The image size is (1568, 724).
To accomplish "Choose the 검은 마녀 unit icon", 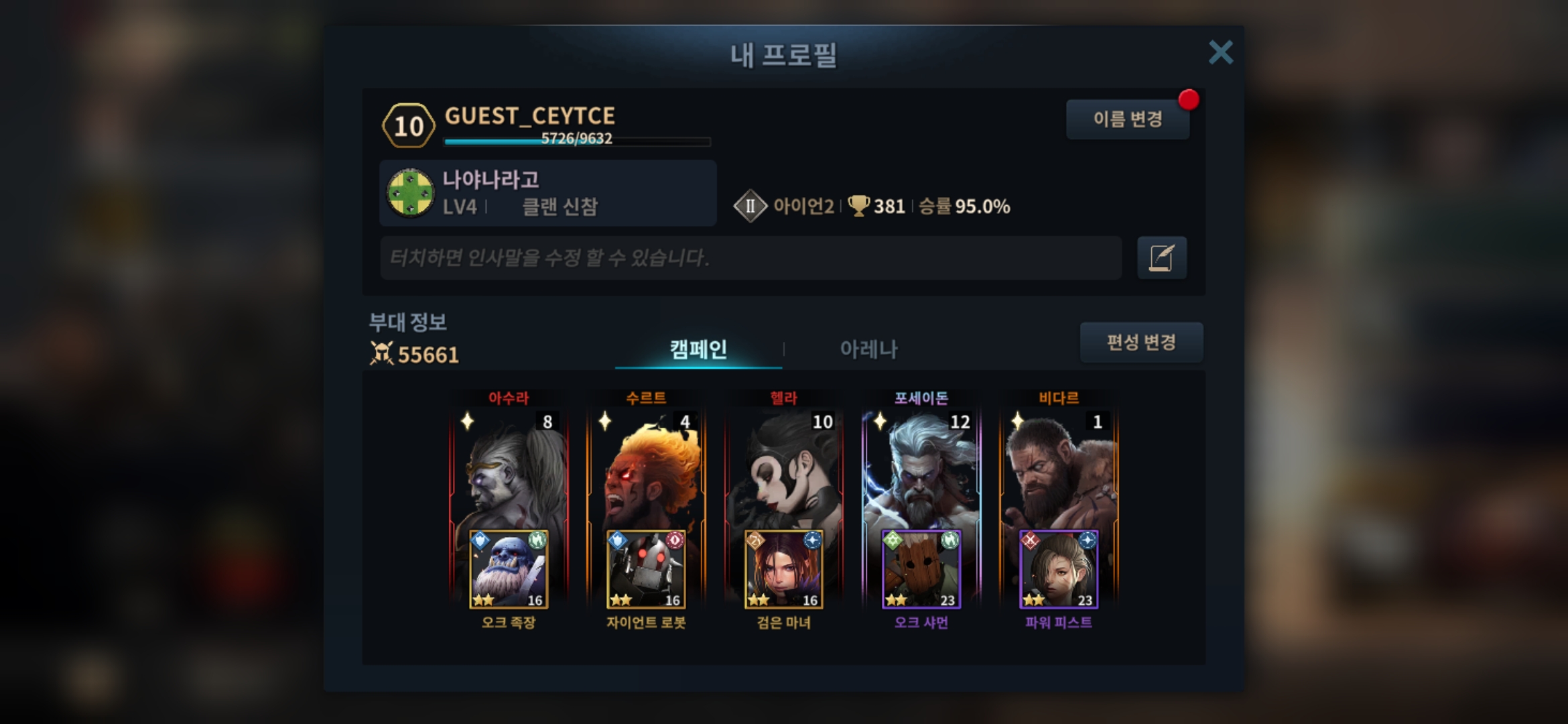I will (783, 570).
